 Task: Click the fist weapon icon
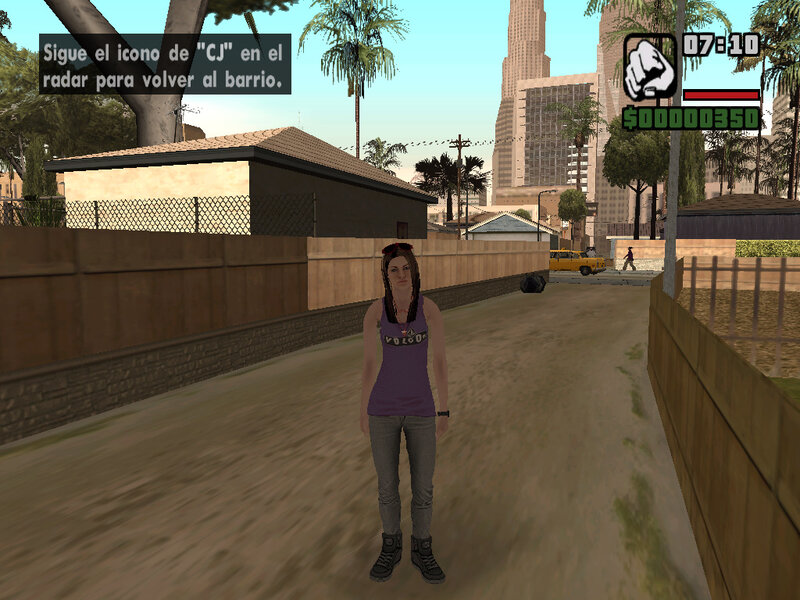pyautogui.click(x=649, y=67)
